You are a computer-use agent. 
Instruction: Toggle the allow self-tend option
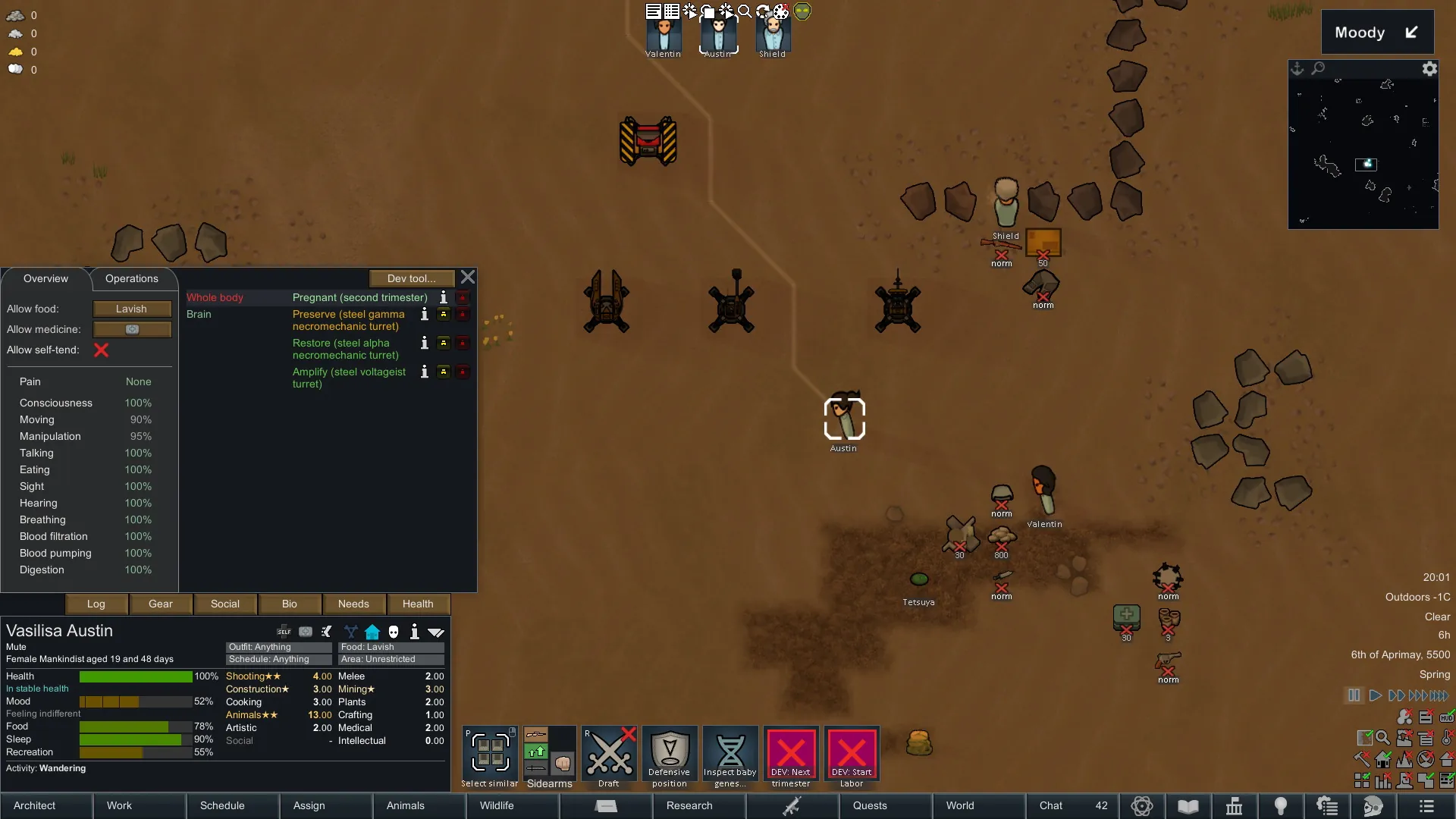pos(101,350)
